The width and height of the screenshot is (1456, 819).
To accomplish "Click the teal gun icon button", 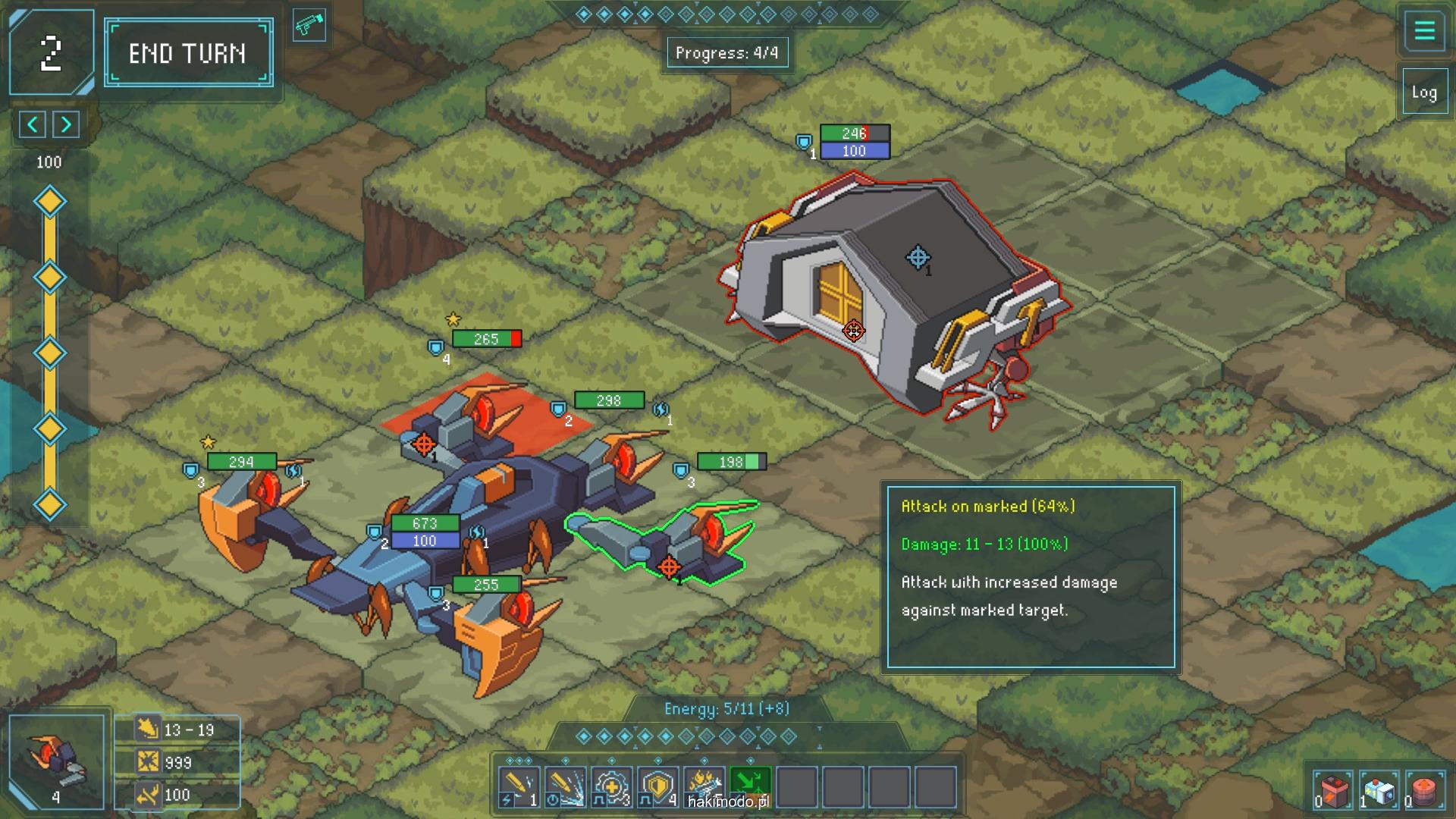I will [309, 26].
